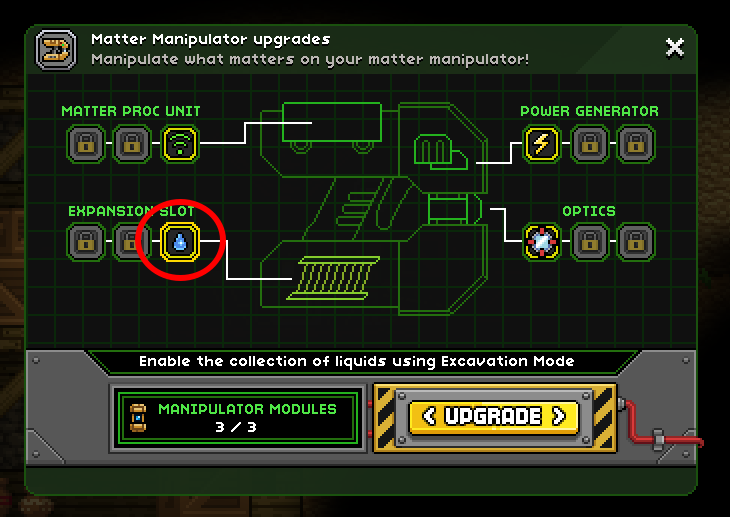The width and height of the screenshot is (730, 517).
Task: Close the Matter Manipulator upgrades window
Action: pos(675,47)
